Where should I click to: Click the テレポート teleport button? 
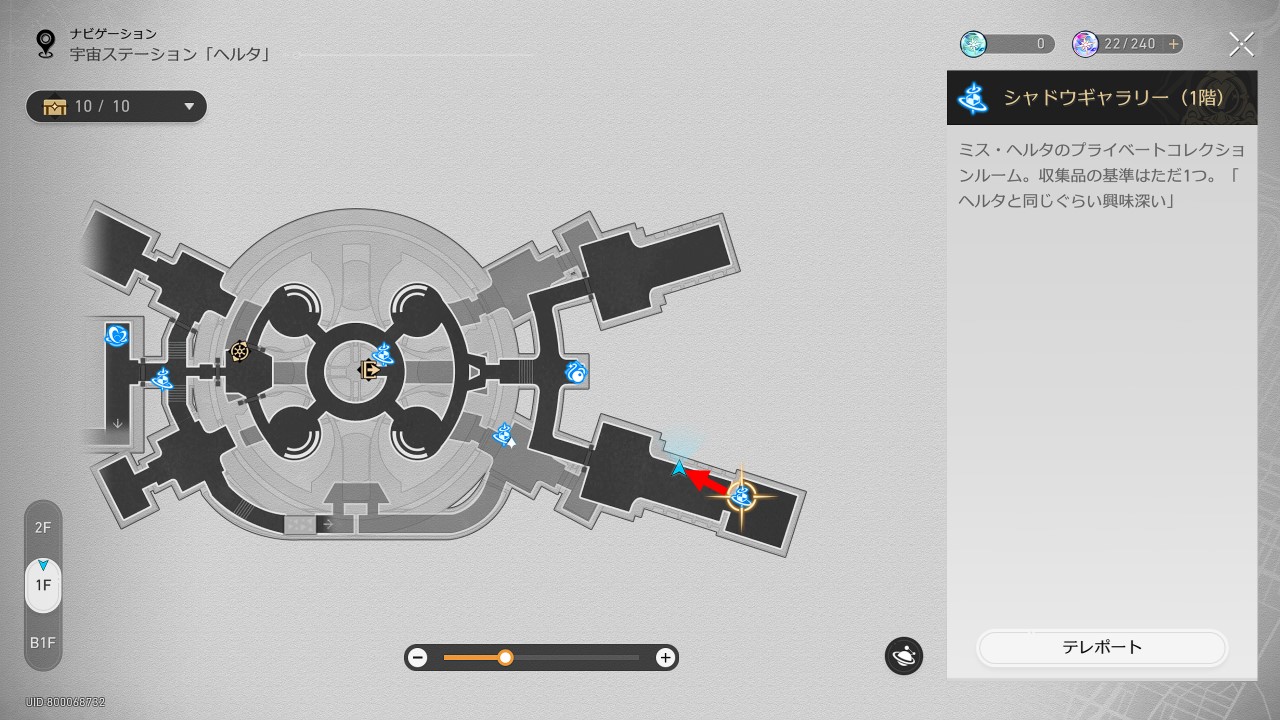click(x=1101, y=647)
